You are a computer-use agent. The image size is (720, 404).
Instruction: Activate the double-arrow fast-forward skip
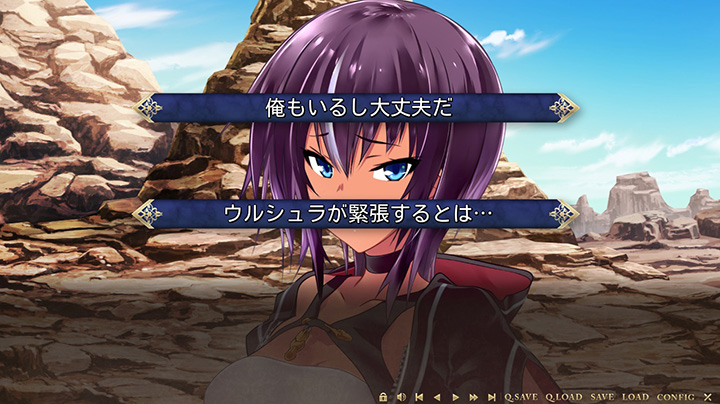coord(473,397)
